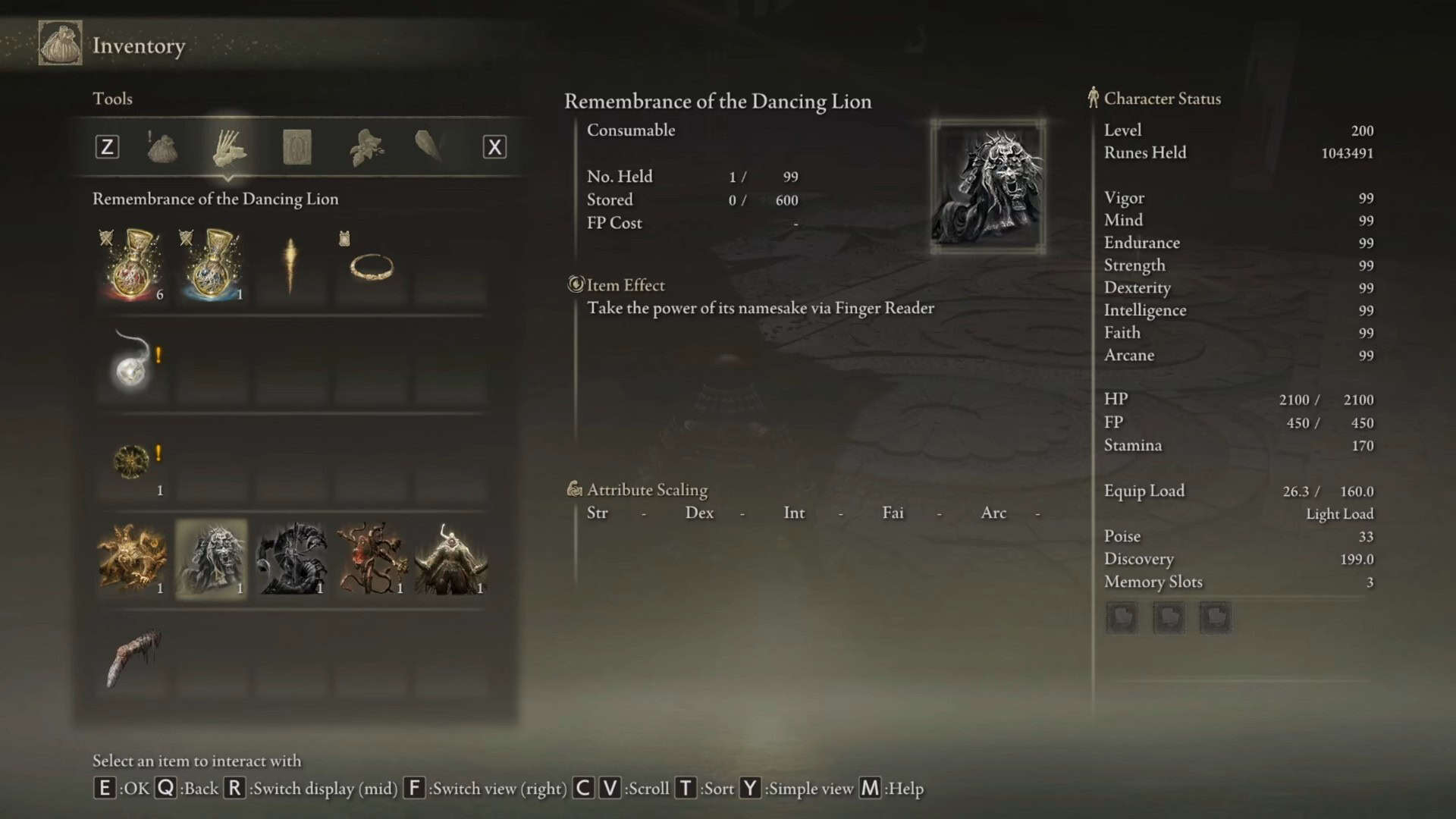This screenshot has height=819, width=1456.
Task: Select the round green medallion item
Action: coord(131,461)
